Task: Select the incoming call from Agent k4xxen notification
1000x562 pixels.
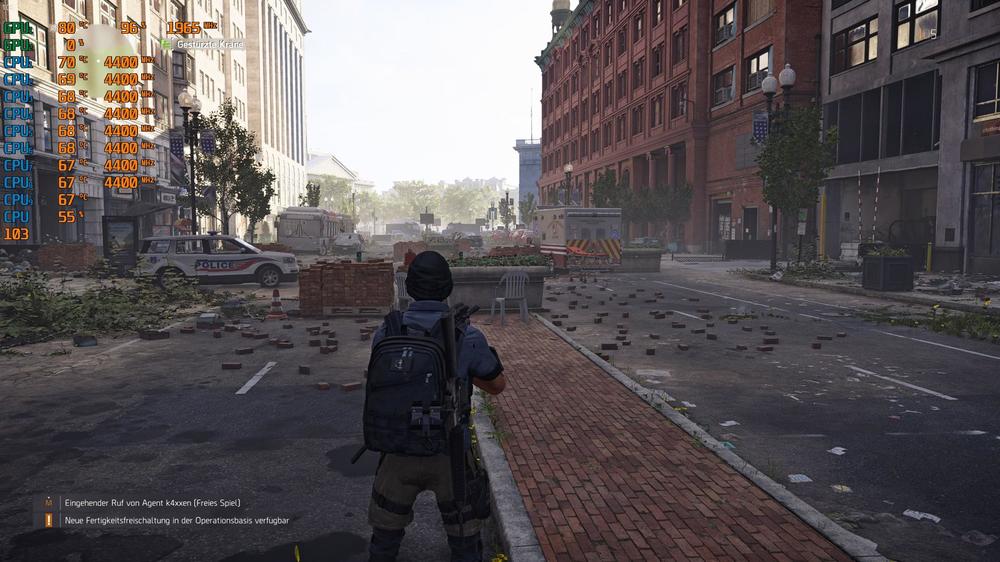Action: click(152, 503)
